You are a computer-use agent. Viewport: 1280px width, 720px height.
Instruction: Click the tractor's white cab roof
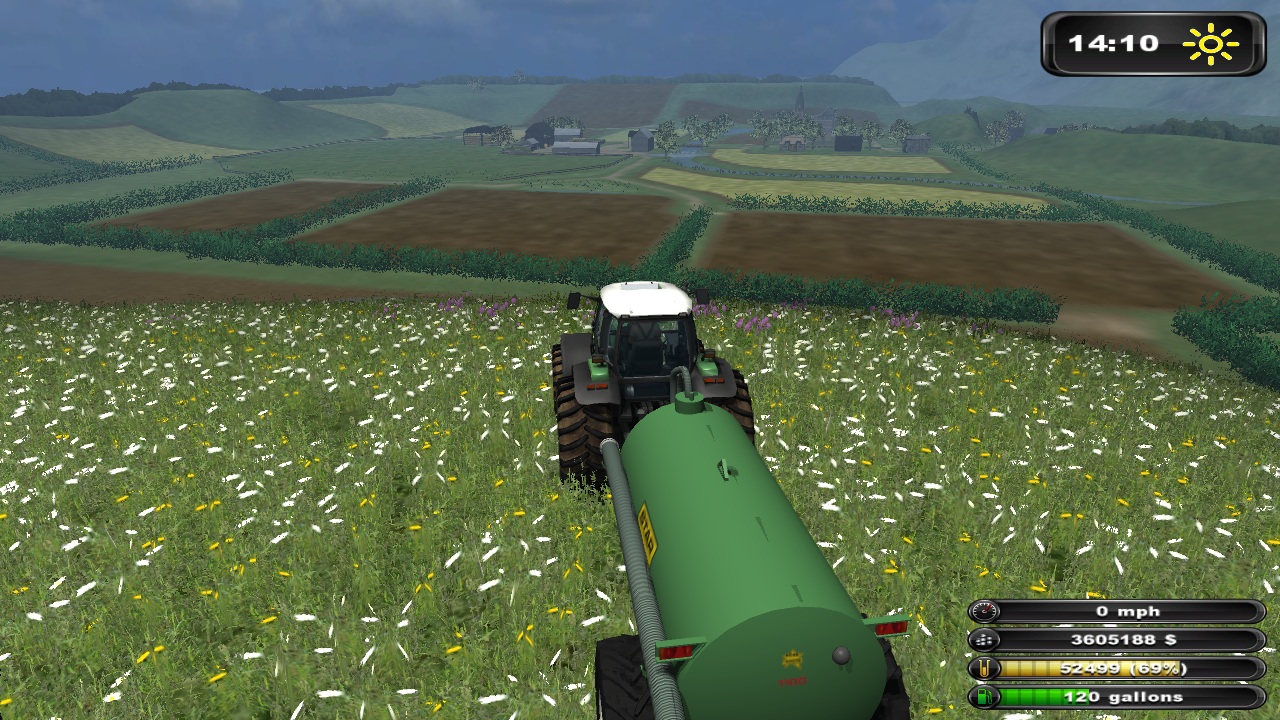pos(644,295)
